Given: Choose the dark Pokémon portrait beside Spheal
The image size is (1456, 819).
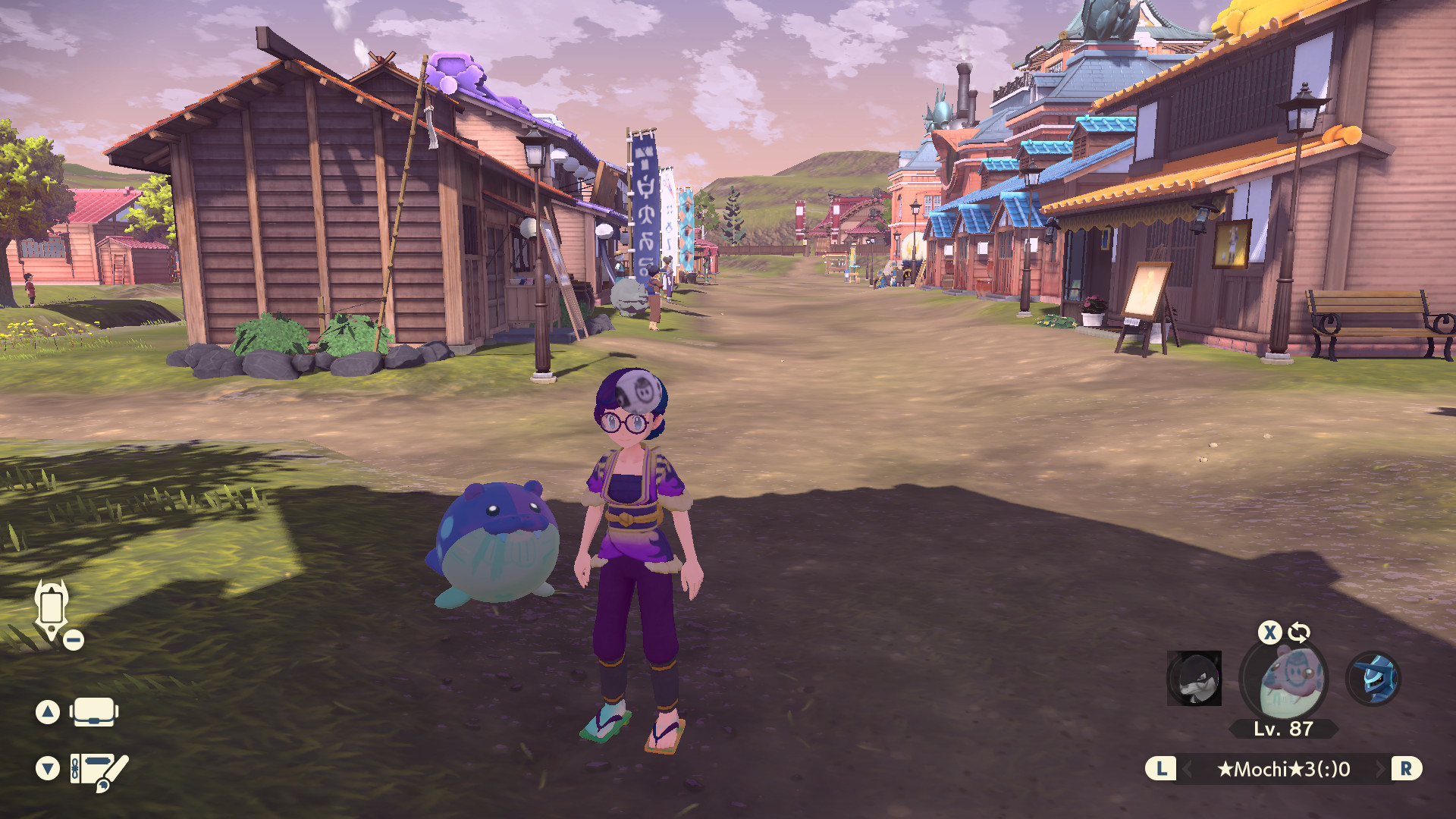Looking at the screenshot, I should tap(1194, 678).
